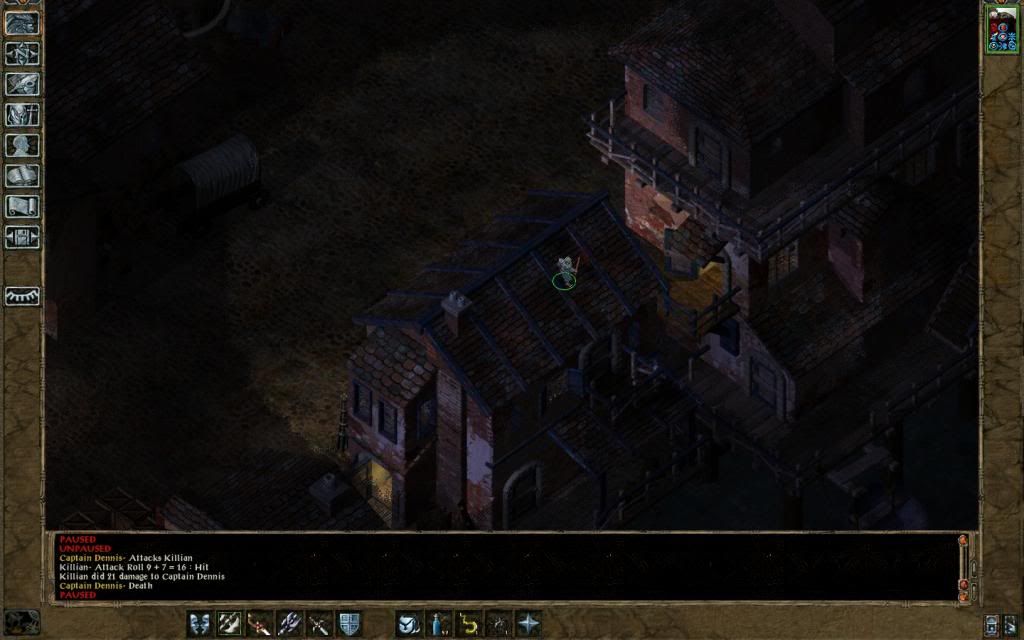Open the journal with quill icon

(22, 84)
